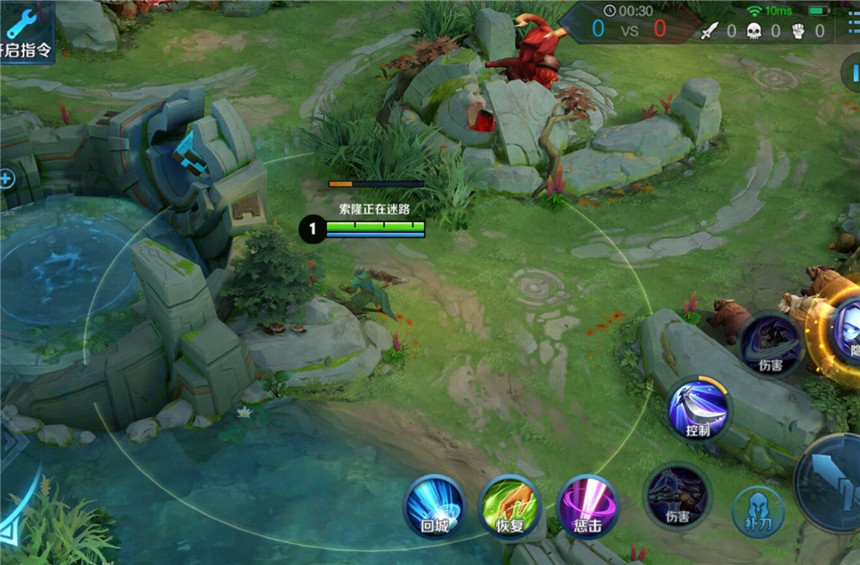
Task: Cast the 惩击 smite spell
Action: (587, 503)
